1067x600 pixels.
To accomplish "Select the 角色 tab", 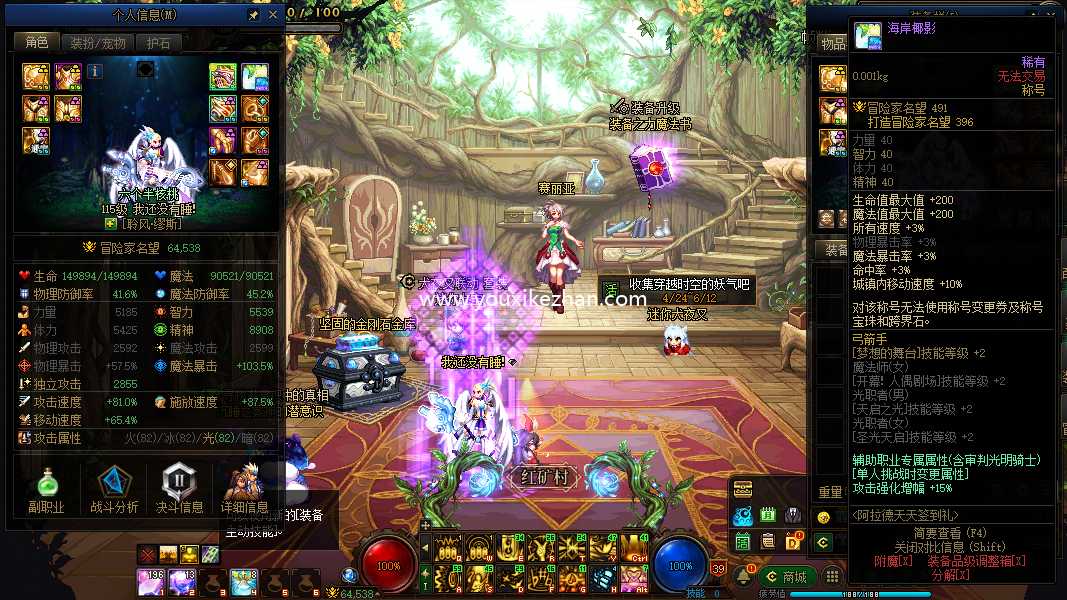I will click(x=37, y=43).
